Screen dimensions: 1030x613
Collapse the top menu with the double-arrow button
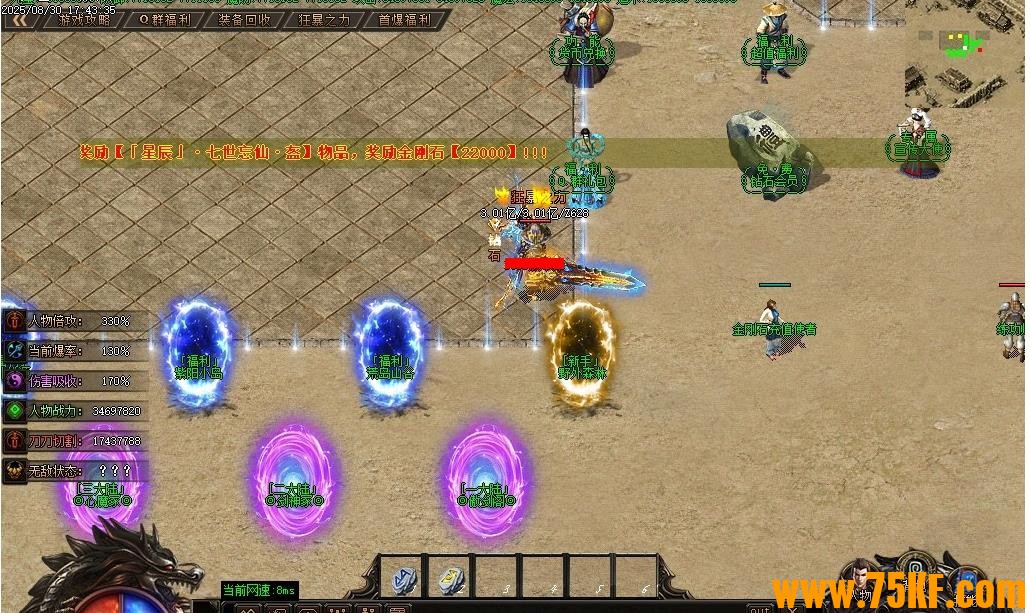click(x=18, y=19)
